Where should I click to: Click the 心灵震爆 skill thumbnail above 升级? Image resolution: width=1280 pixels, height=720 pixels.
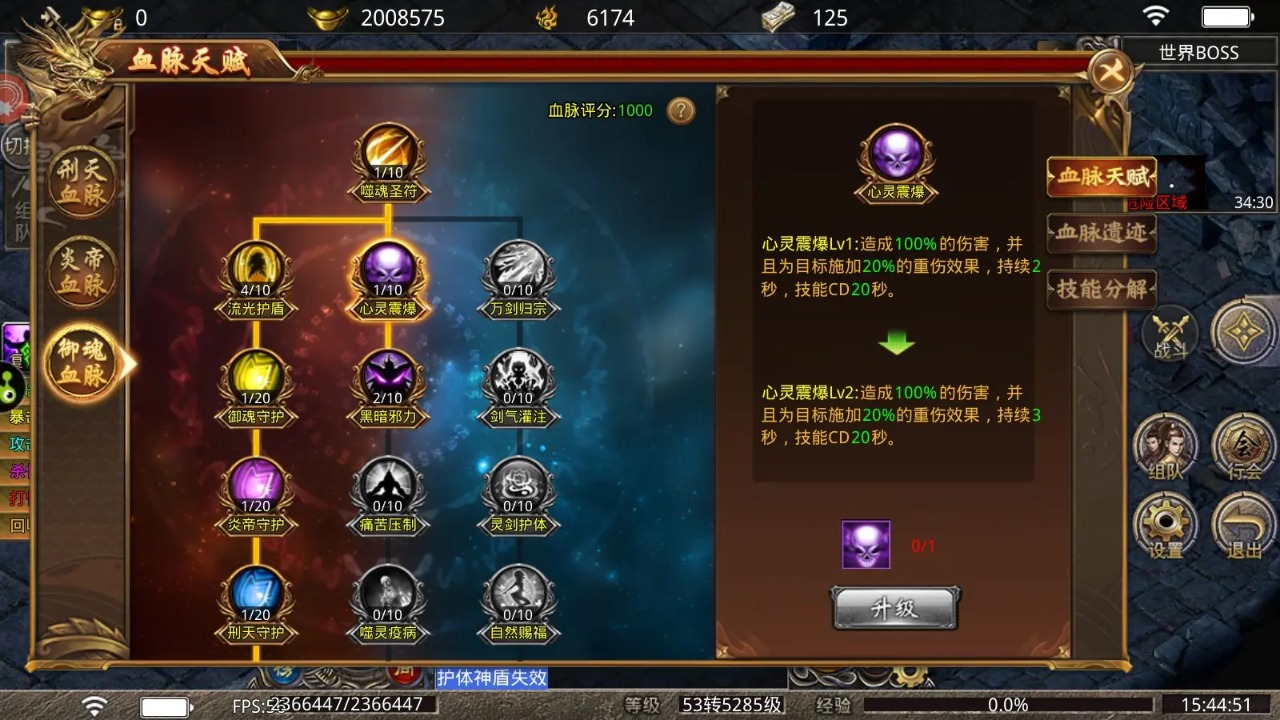click(x=865, y=544)
